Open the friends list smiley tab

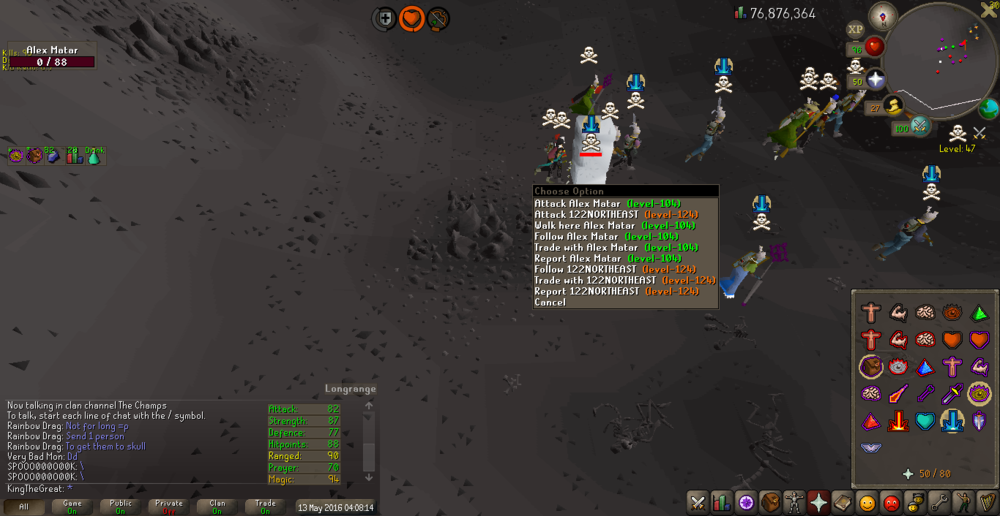[x=866, y=502]
